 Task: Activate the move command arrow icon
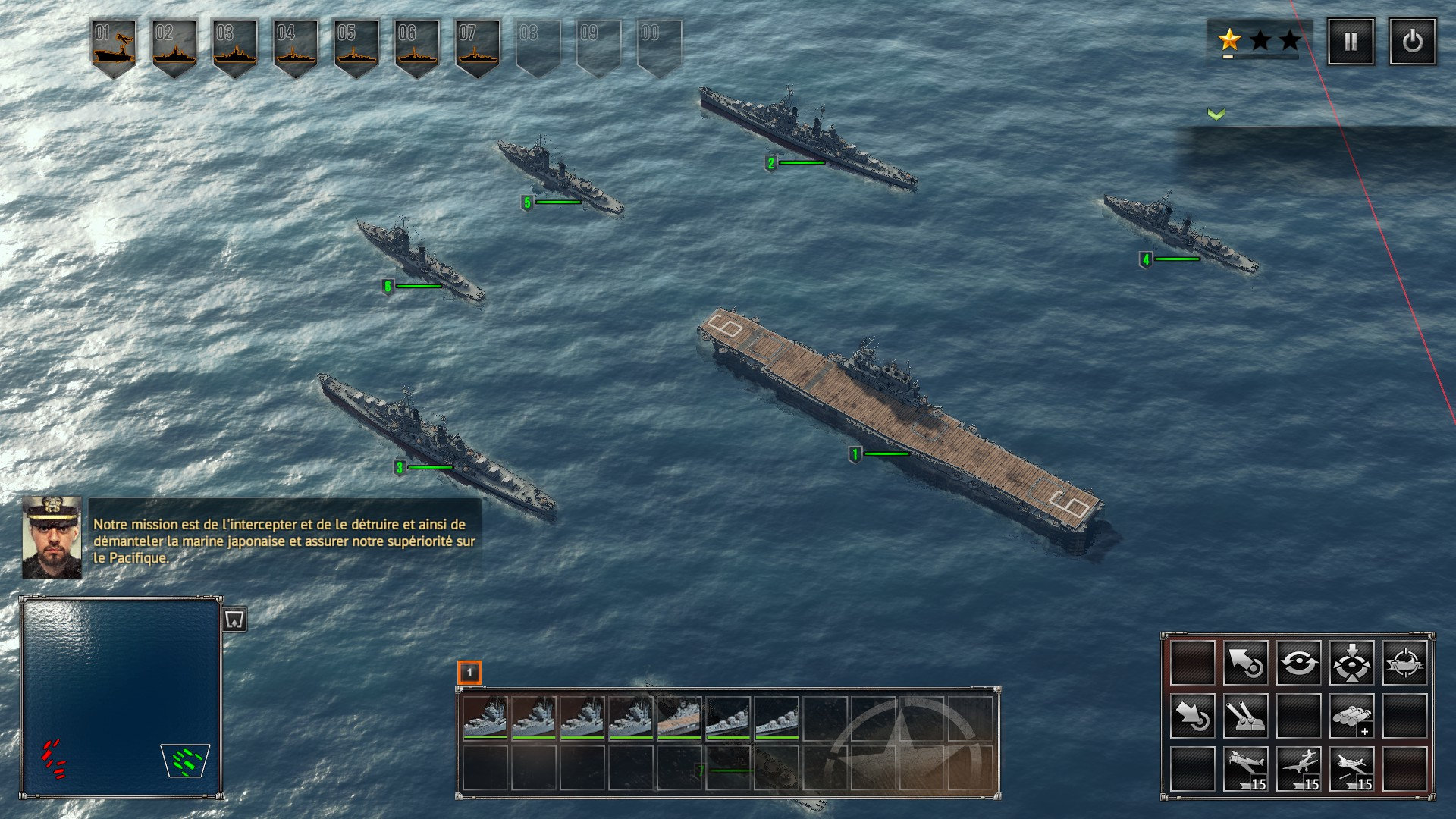1245,663
